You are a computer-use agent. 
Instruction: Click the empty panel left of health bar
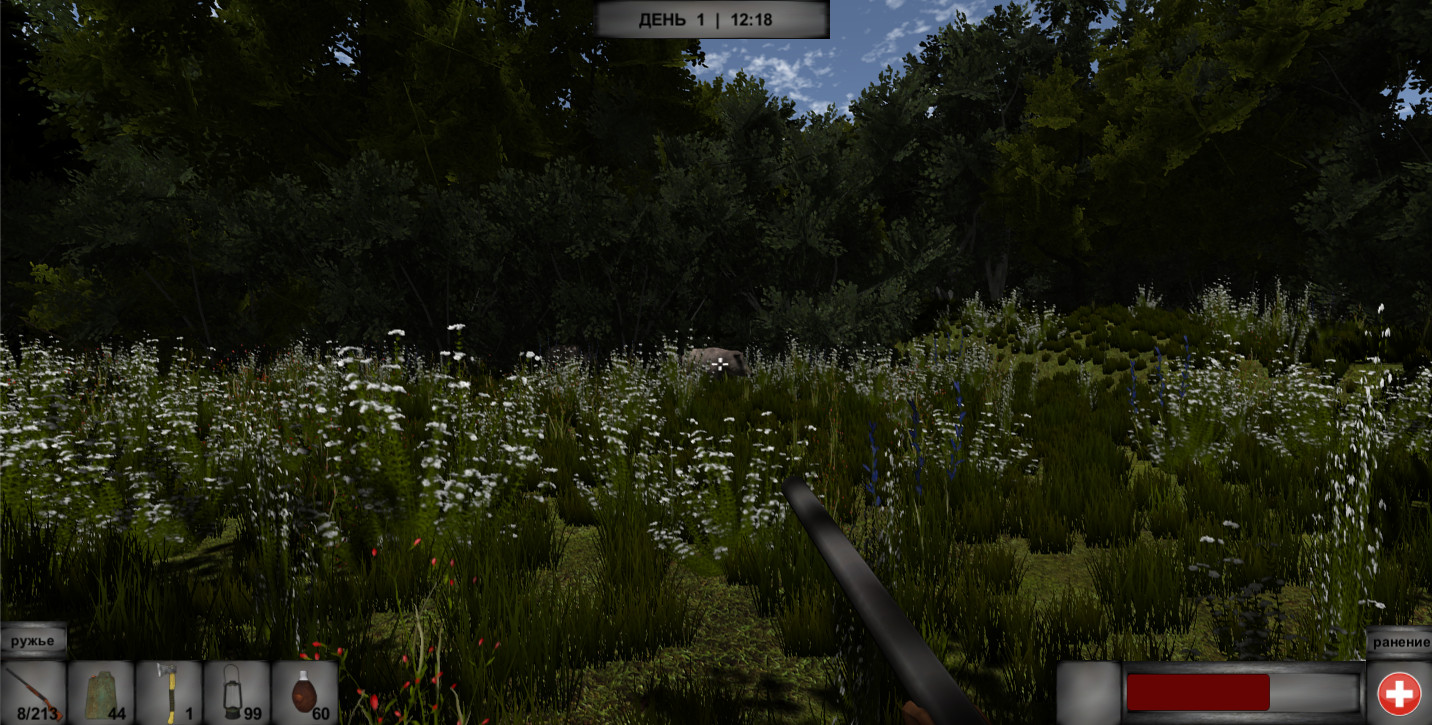[1090, 691]
